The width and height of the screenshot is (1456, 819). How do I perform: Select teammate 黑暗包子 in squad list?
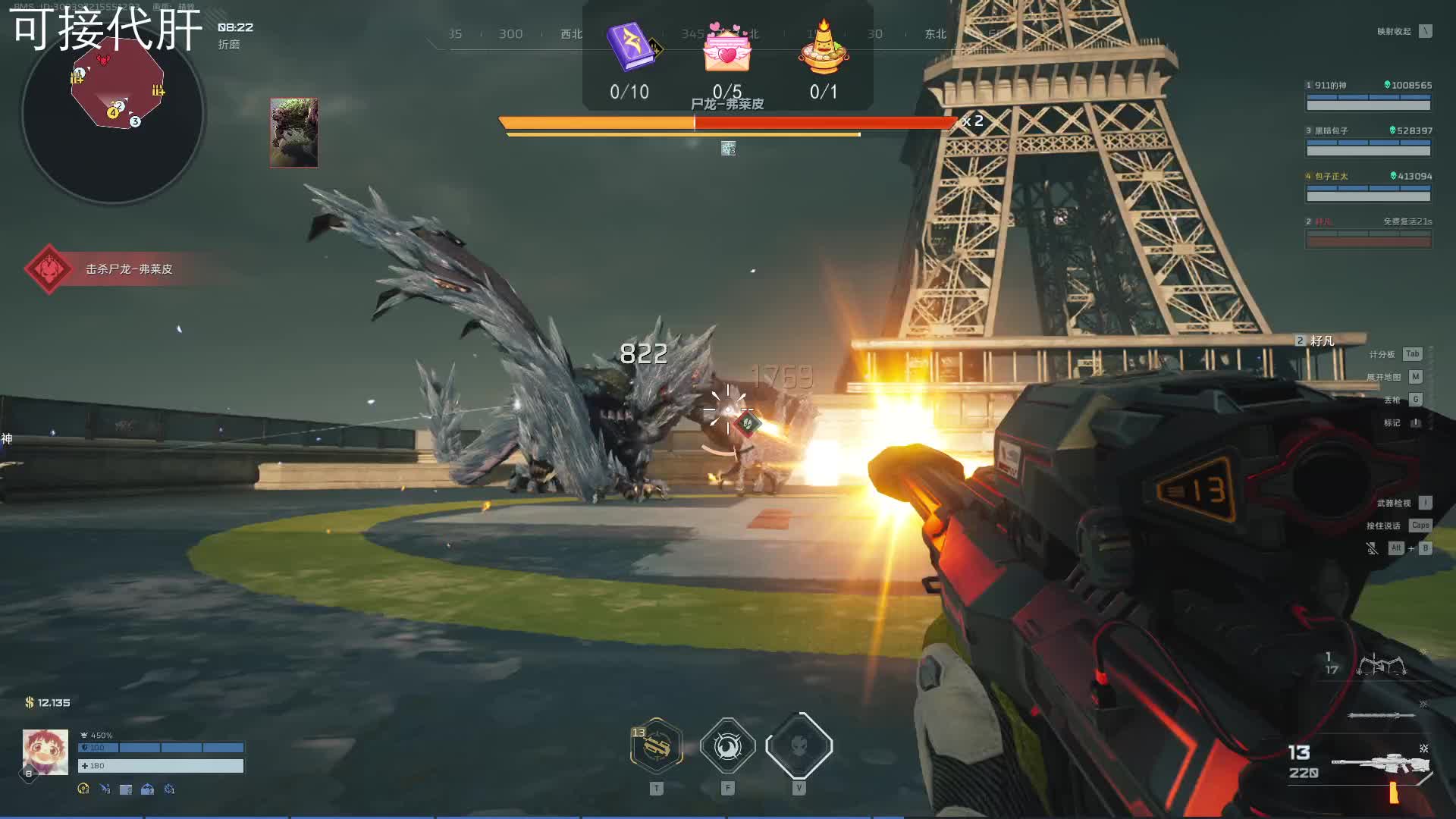1368,142
